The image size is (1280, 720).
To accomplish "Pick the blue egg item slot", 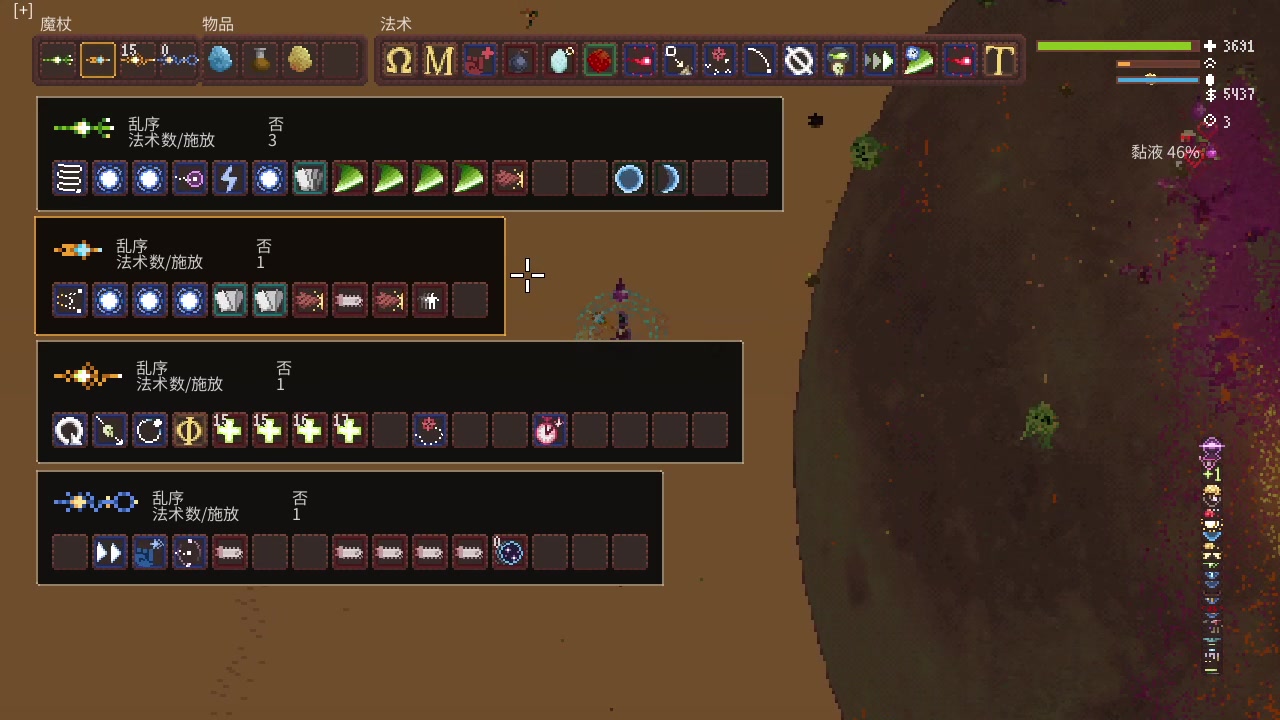I will [x=220, y=61].
